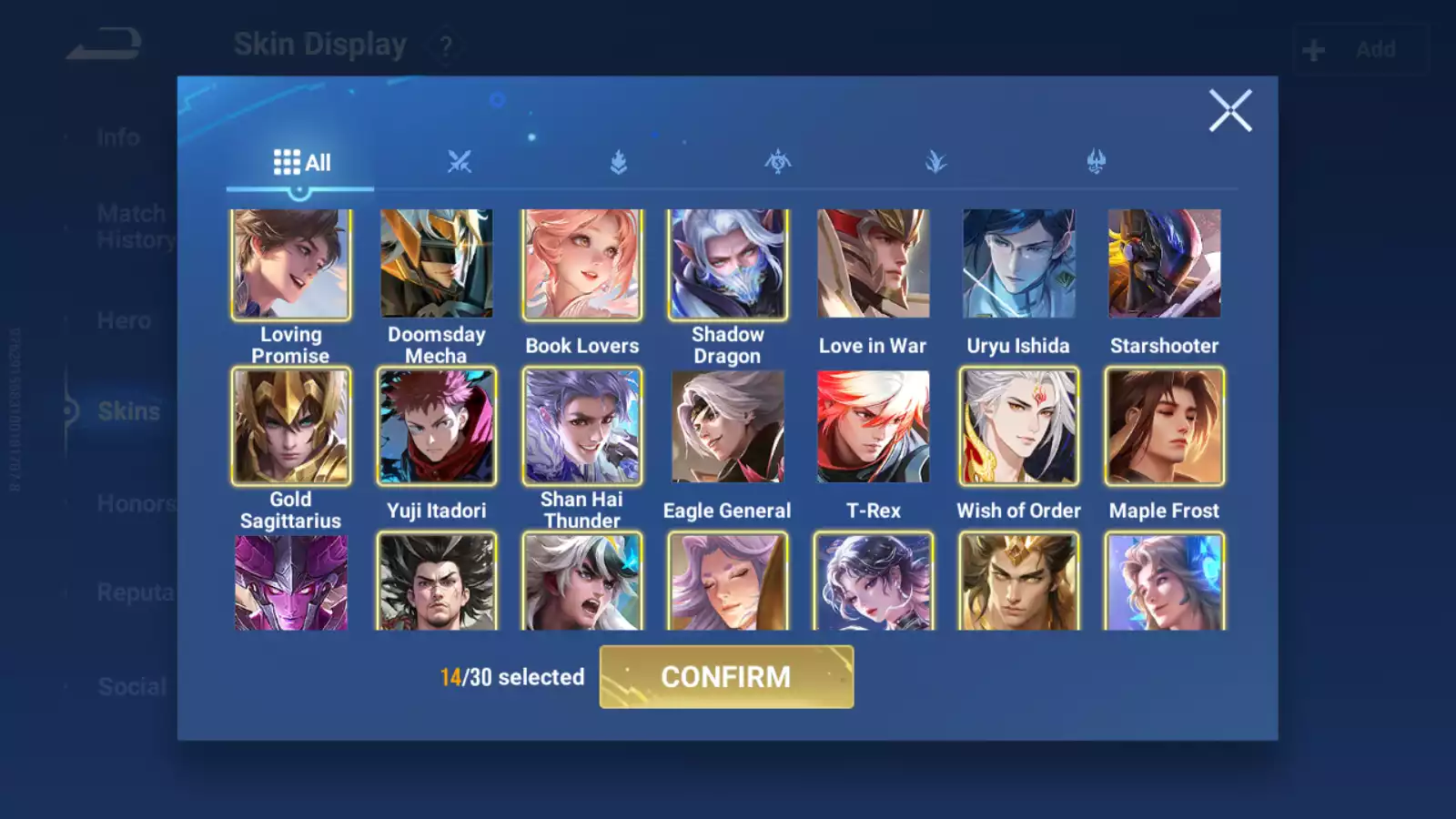Filter skins with the crossed swords tab
Screen dimensions: 1456x819
click(x=460, y=163)
